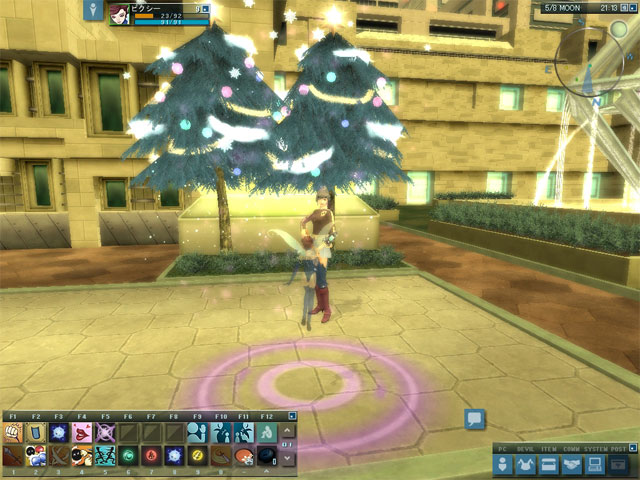Screen dimensions: 640x480
Task: Activate the fist punch skill on F1
Action: 13,432
